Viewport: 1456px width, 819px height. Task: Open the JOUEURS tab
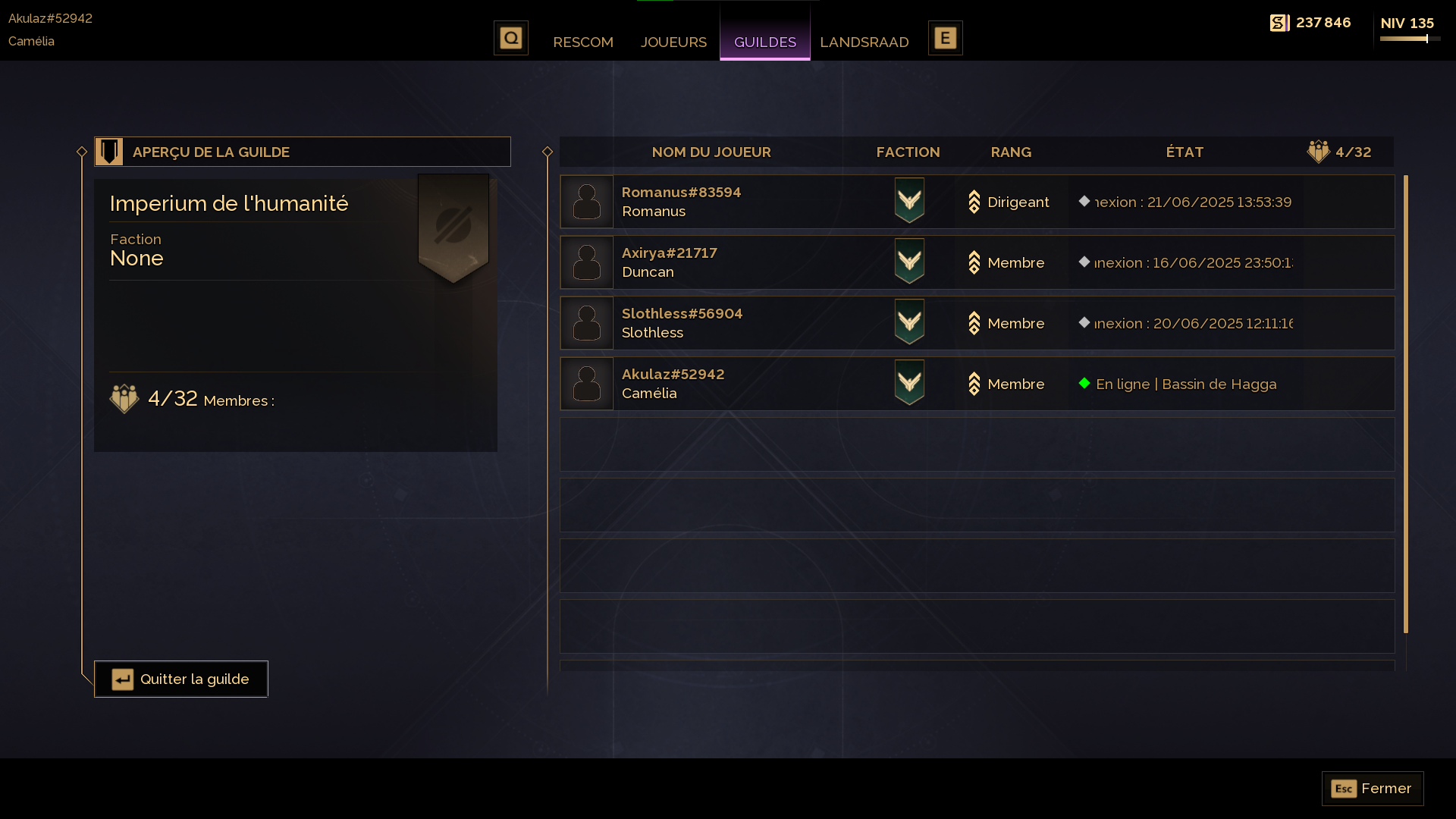click(673, 42)
